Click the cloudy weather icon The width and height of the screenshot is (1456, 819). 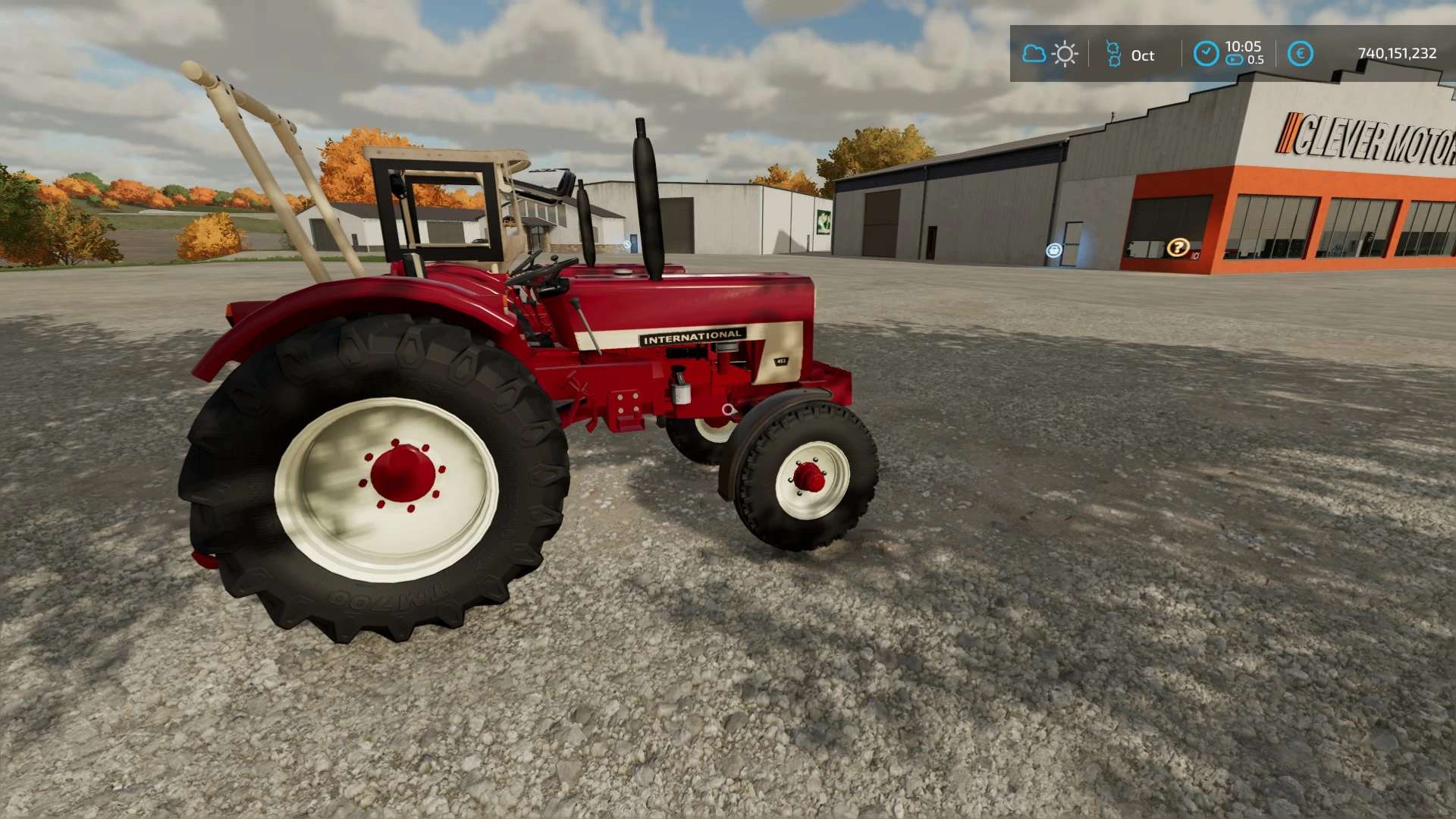coord(1034,54)
